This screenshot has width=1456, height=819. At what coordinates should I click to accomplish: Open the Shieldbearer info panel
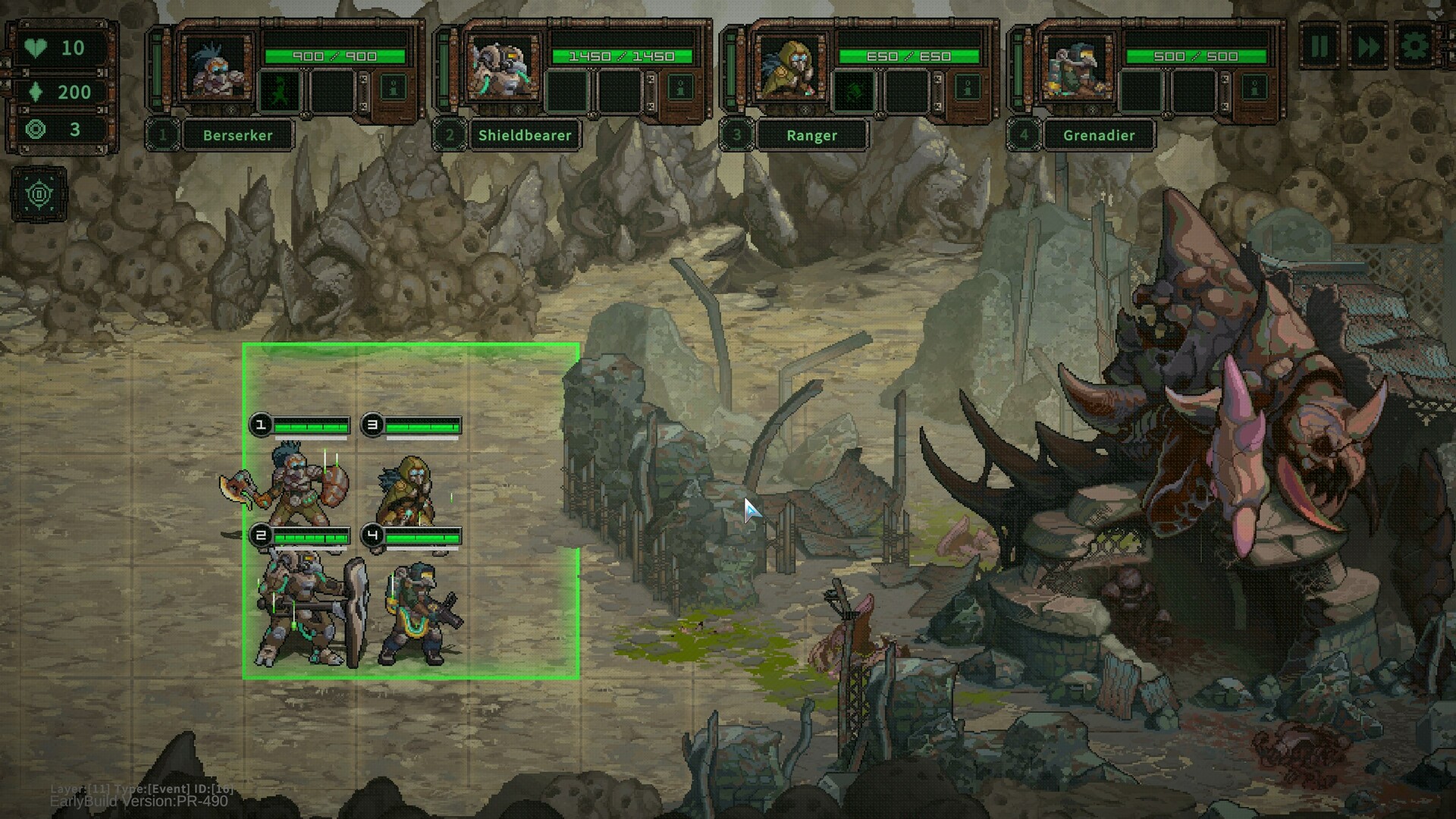tap(680, 89)
